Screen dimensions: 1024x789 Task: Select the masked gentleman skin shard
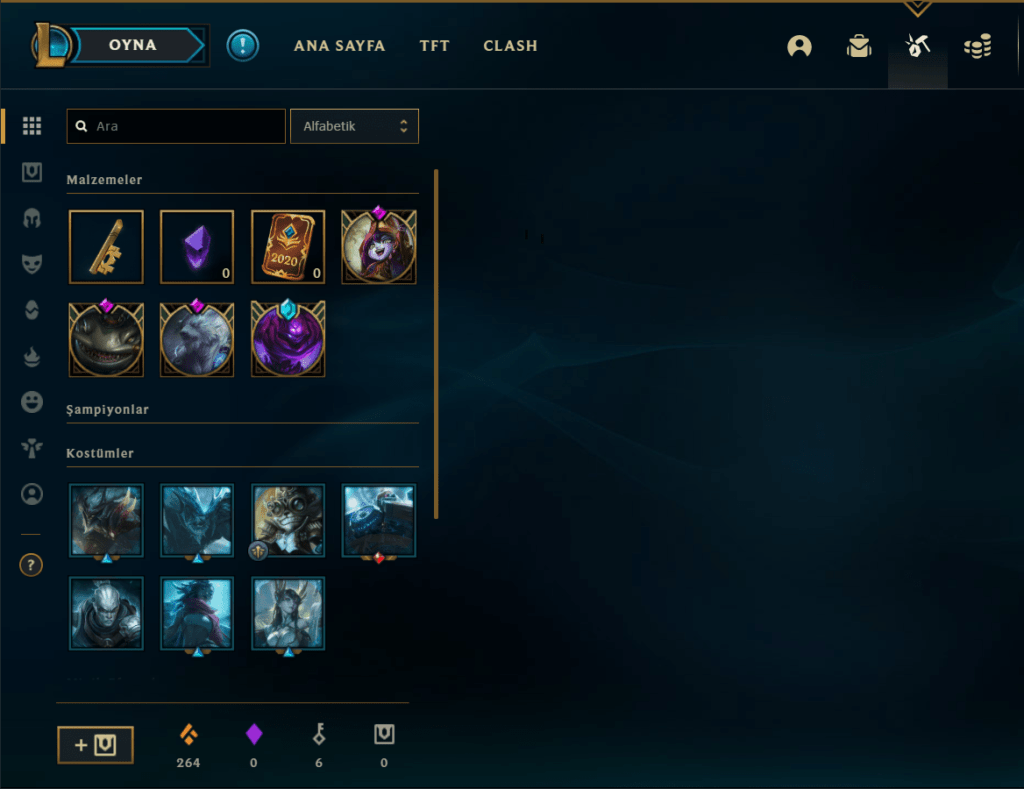tap(288, 520)
